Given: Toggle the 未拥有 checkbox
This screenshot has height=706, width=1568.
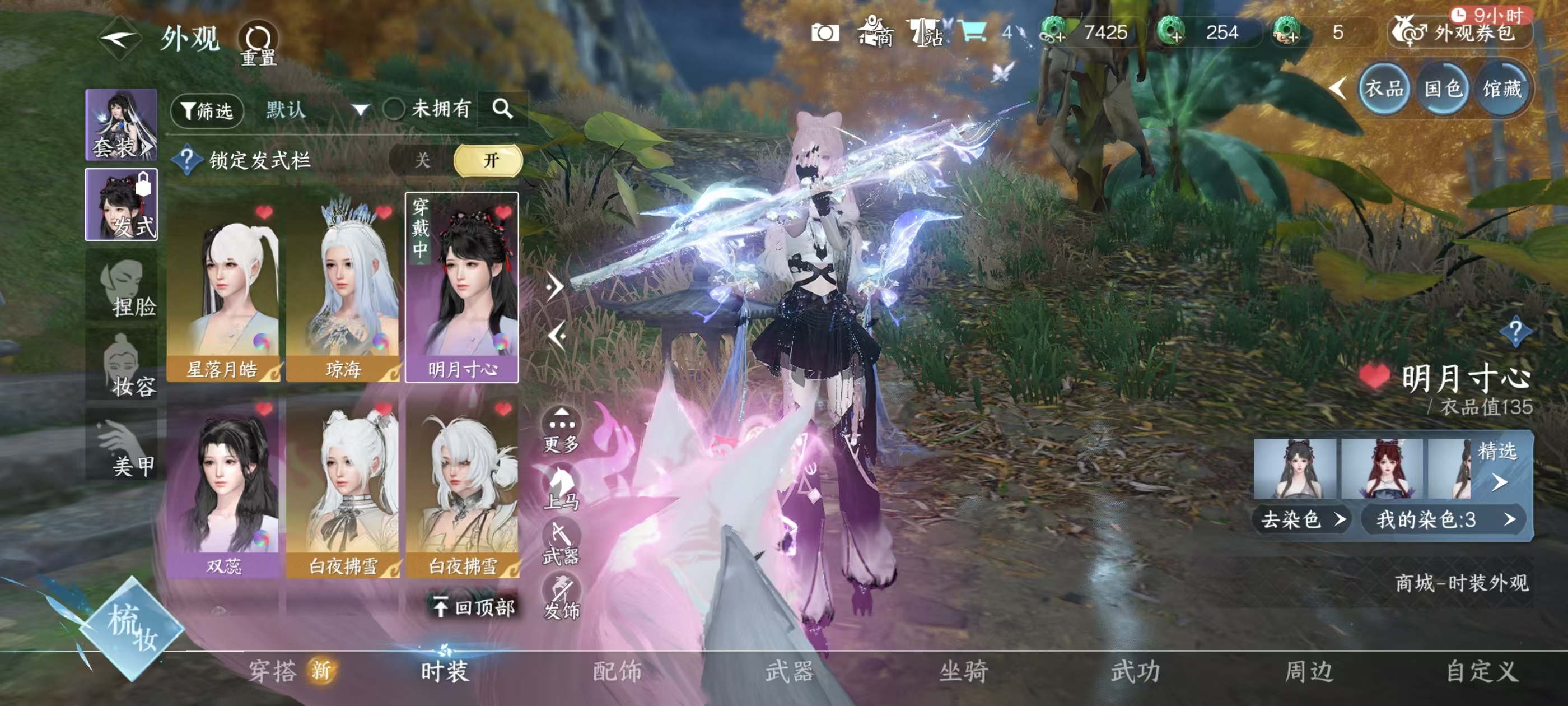Looking at the screenshot, I should coord(394,110).
